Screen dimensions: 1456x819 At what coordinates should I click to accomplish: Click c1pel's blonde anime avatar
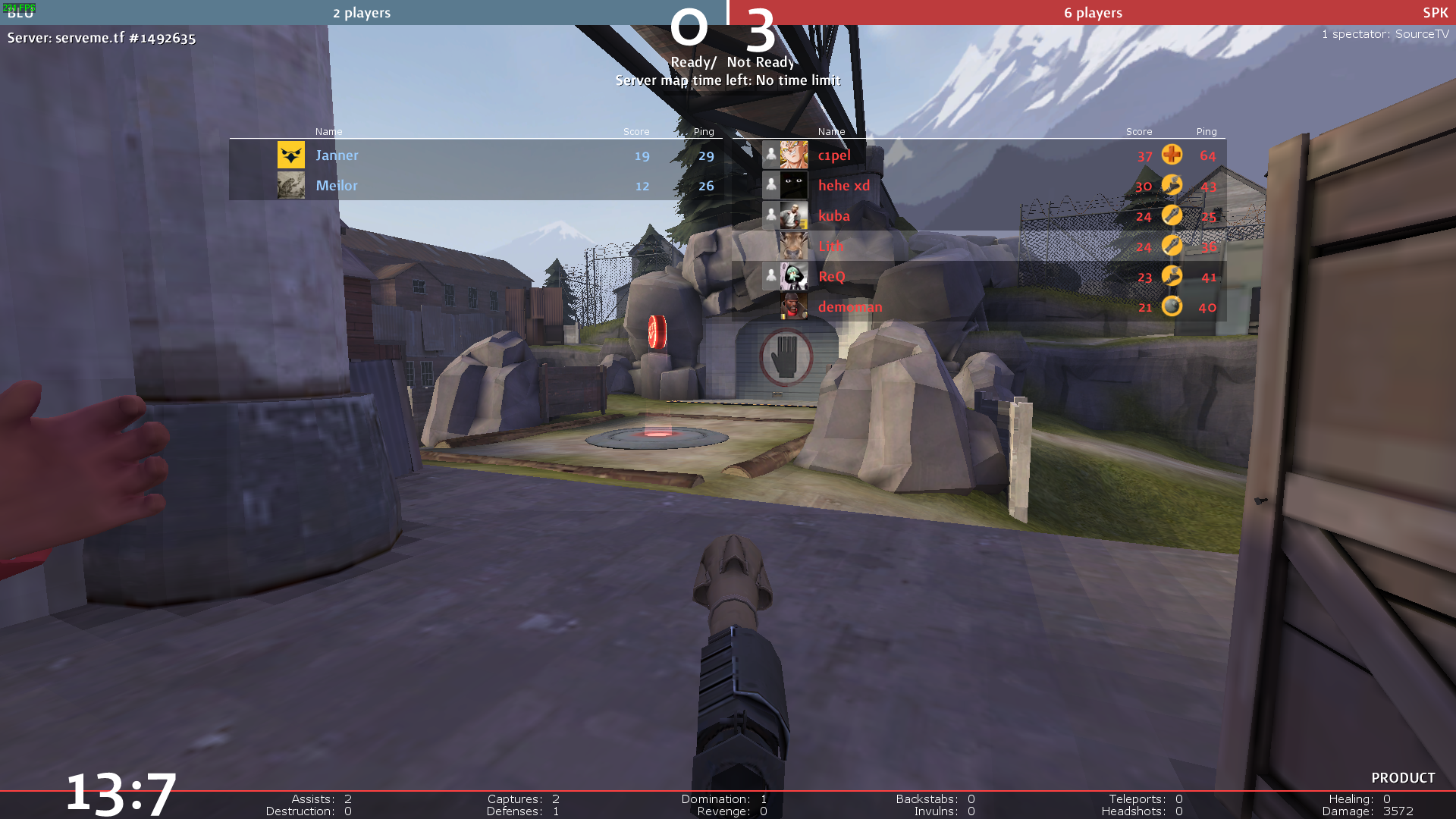point(794,155)
